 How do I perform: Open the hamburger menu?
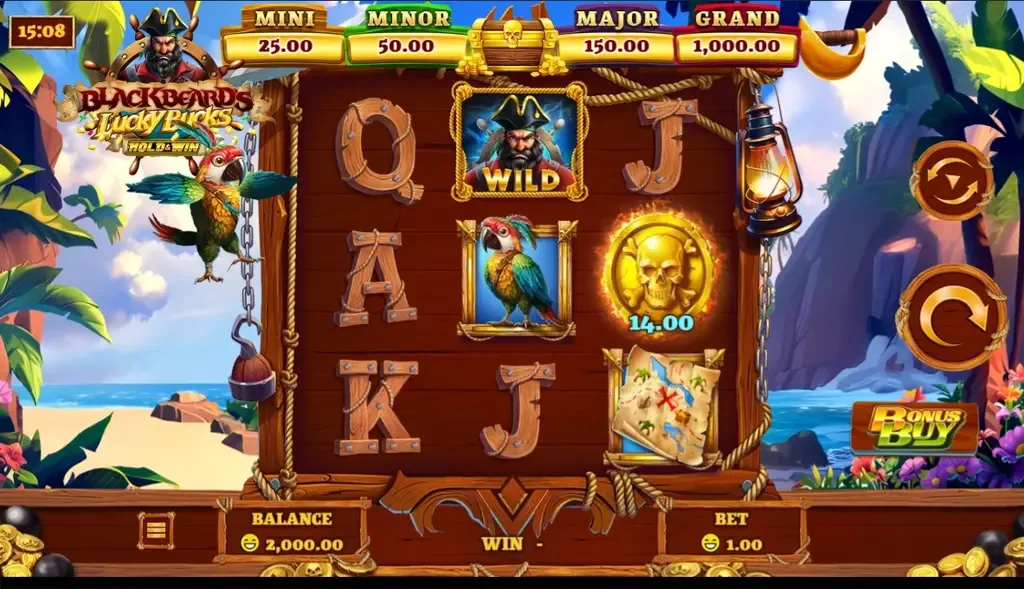[156, 530]
